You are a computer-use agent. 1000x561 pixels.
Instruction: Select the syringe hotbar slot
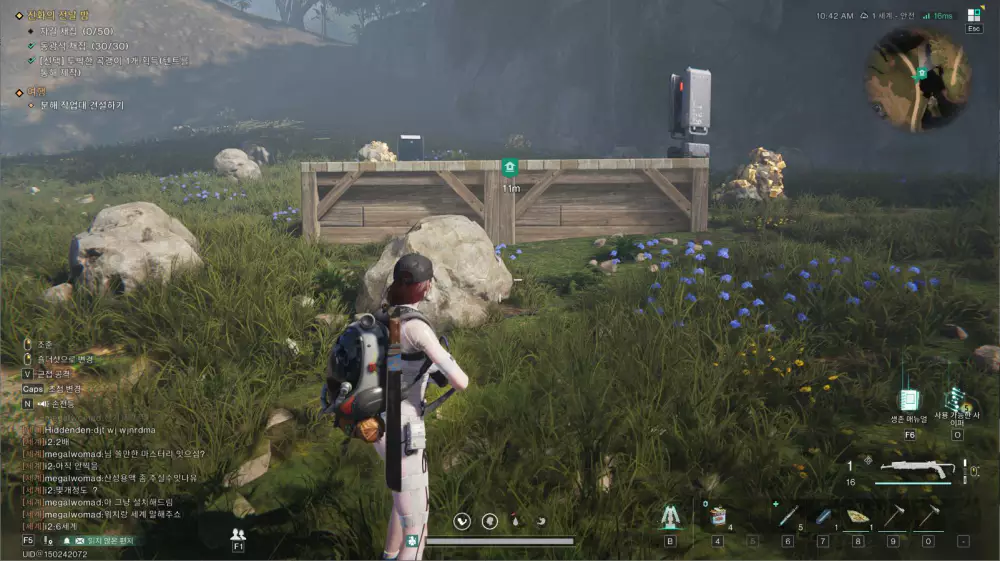(x=787, y=517)
